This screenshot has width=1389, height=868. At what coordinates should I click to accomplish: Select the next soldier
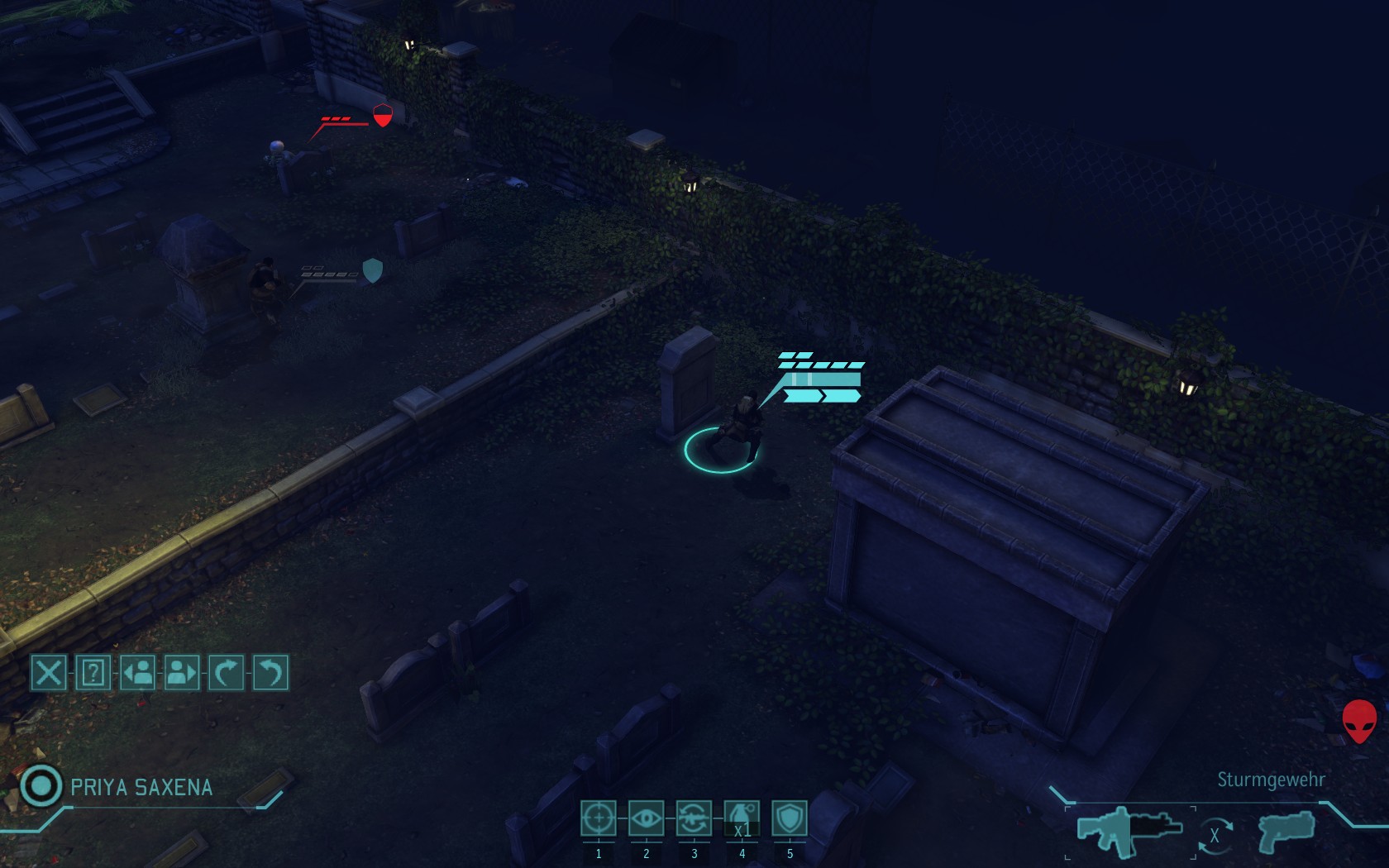(182, 673)
